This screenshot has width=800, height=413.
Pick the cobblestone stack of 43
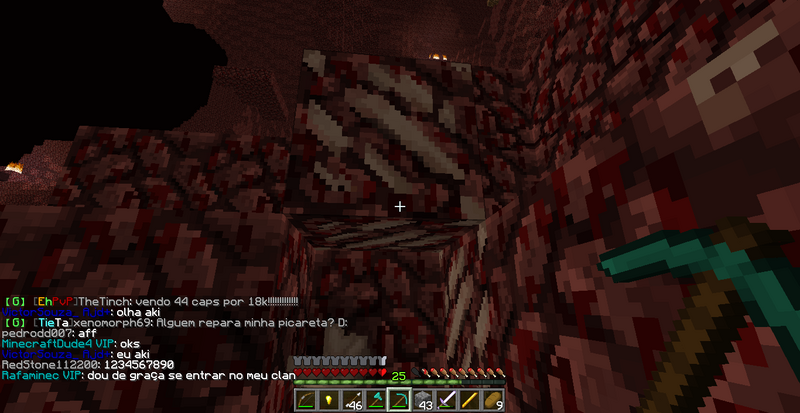click(x=422, y=400)
